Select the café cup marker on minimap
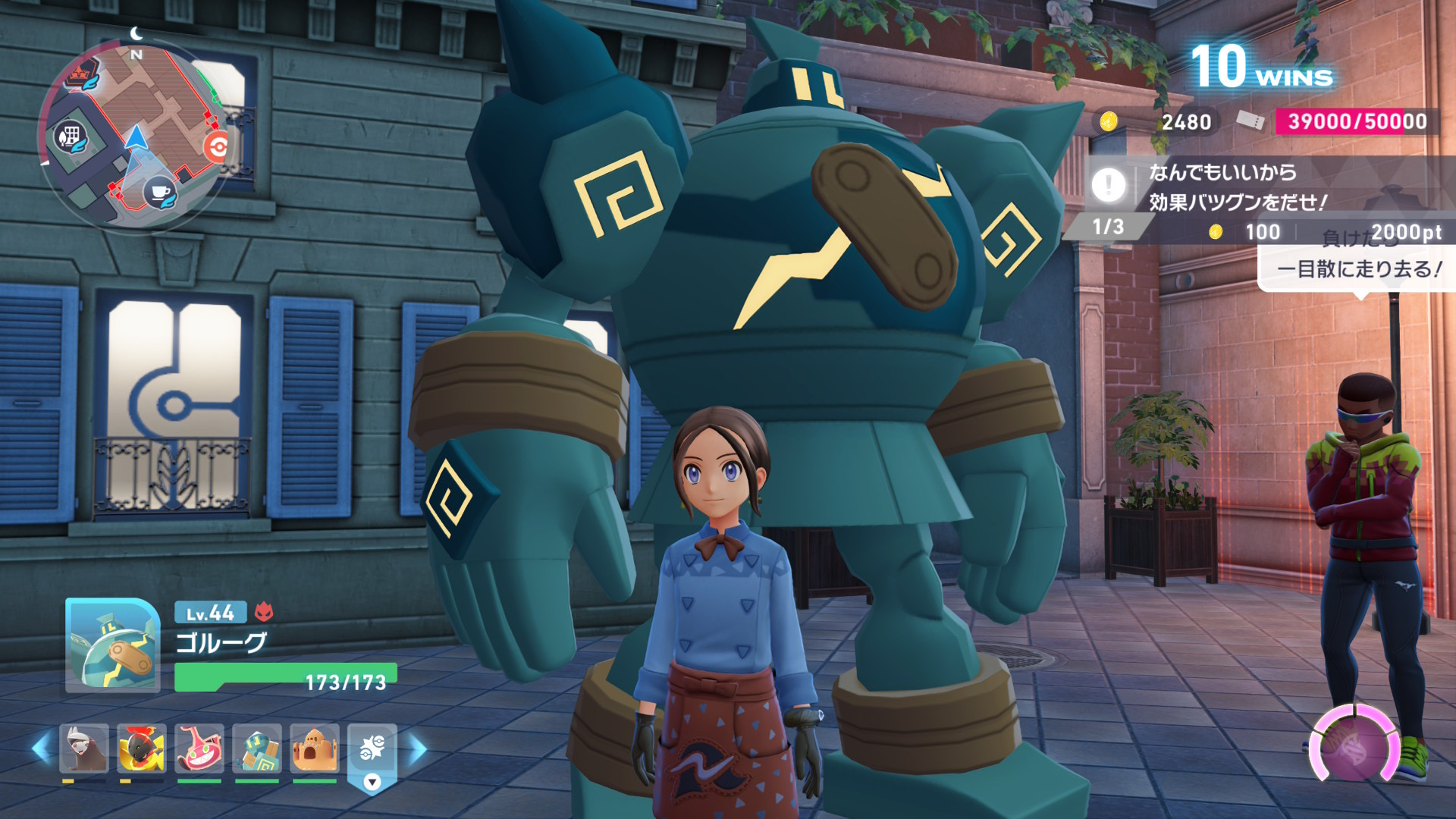Viewport: 1456px width, 819px height. click(159, 191)
